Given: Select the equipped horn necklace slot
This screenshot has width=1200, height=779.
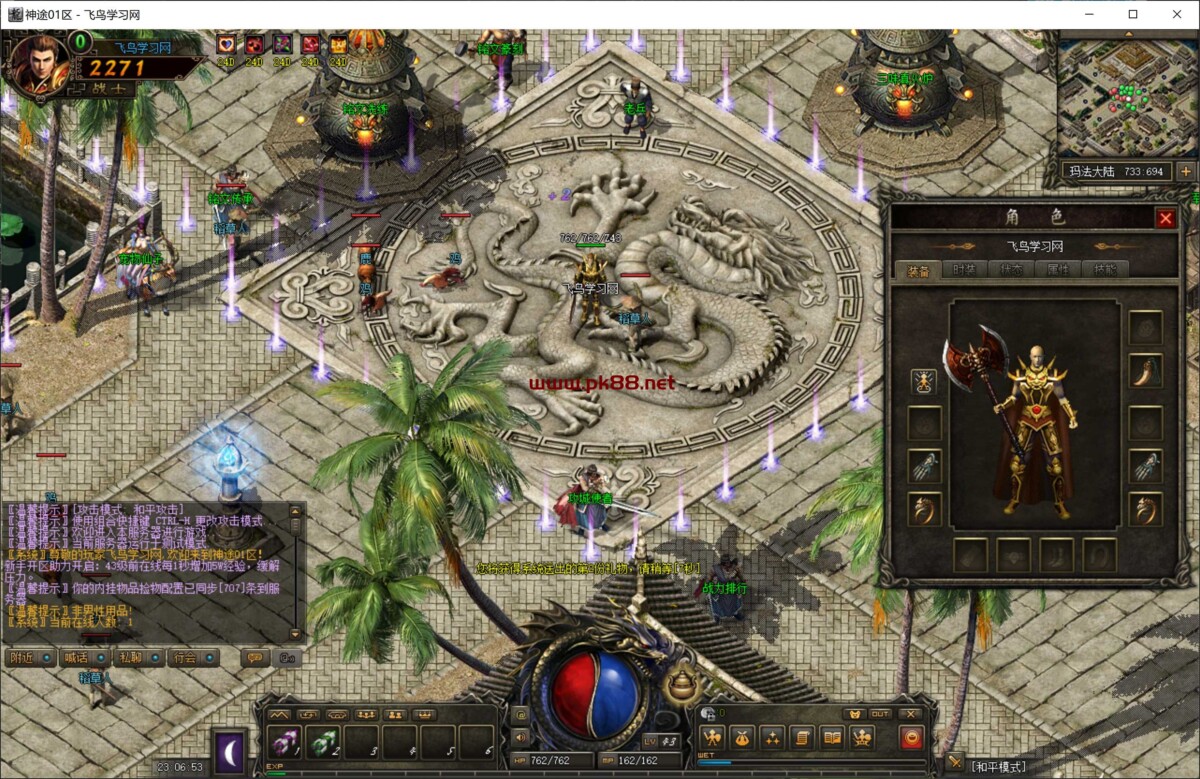Looking at the screenshot, I should [1146, 372].
